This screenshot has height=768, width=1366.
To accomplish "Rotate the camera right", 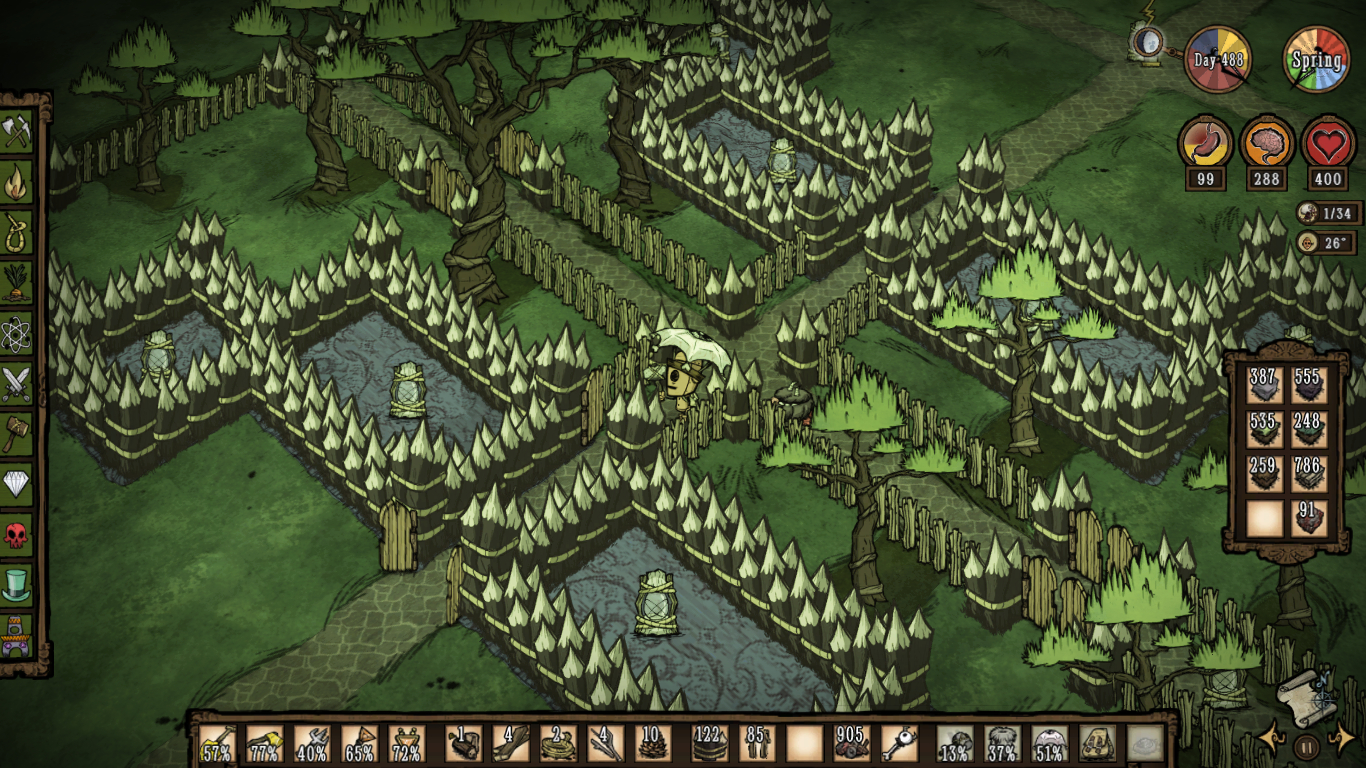I will [1341, 739].
